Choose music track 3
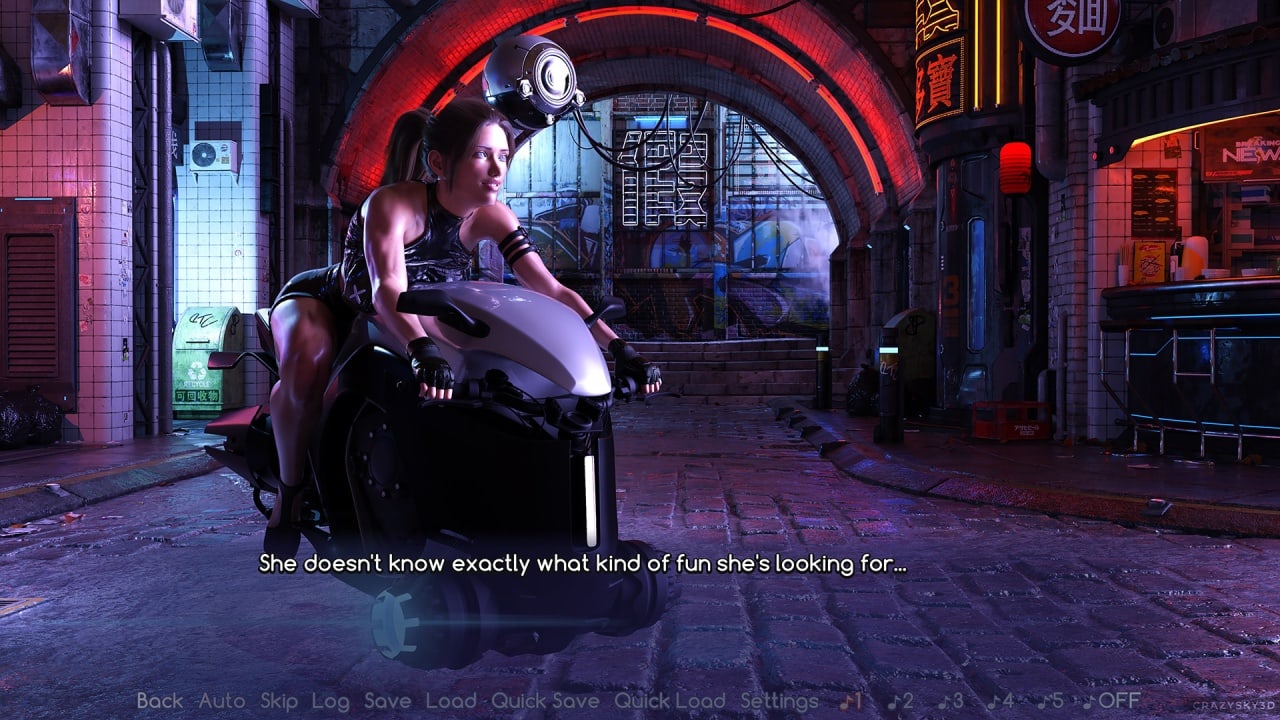The width and height of the screenshot is (1280, 720). (951, 701)
